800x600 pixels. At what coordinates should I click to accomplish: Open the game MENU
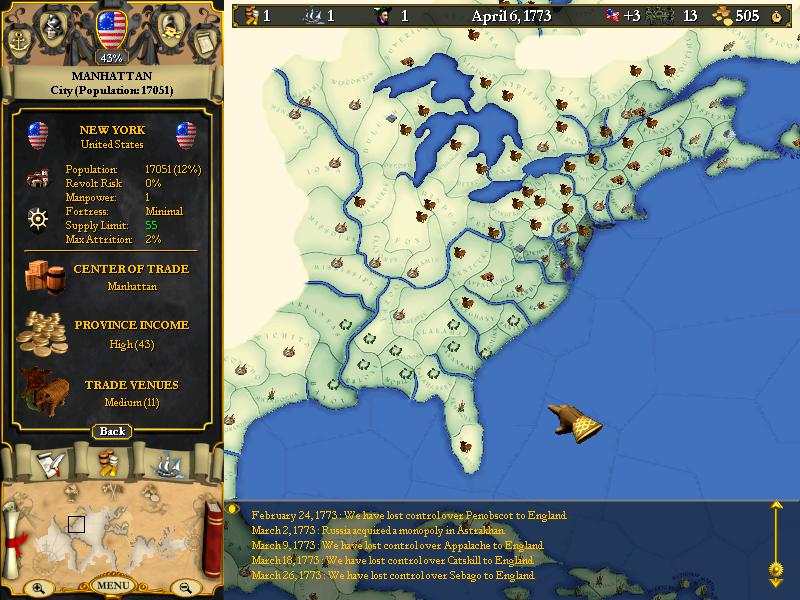[x=112, y=585]
